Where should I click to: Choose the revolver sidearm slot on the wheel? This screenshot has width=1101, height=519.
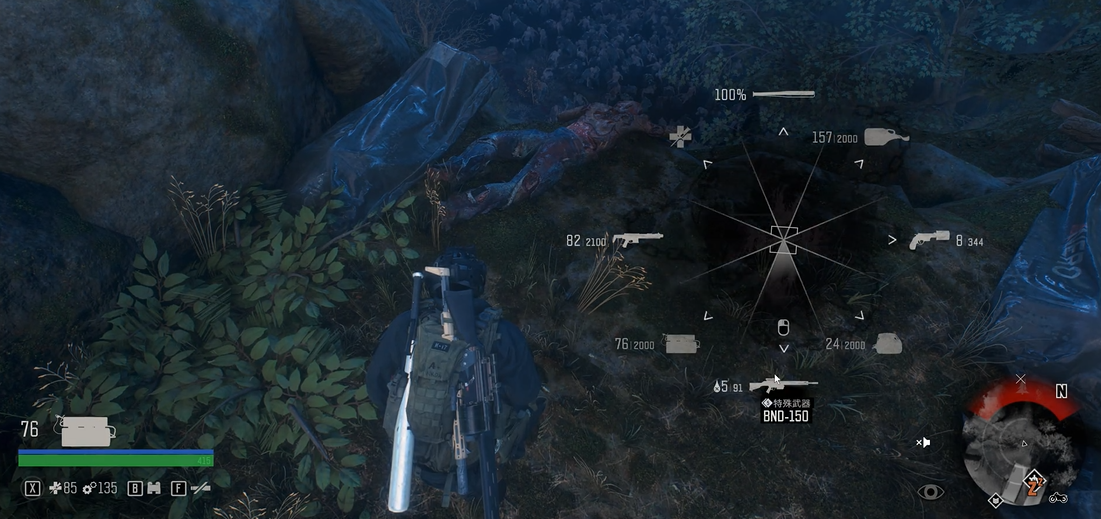click(929, 240)
